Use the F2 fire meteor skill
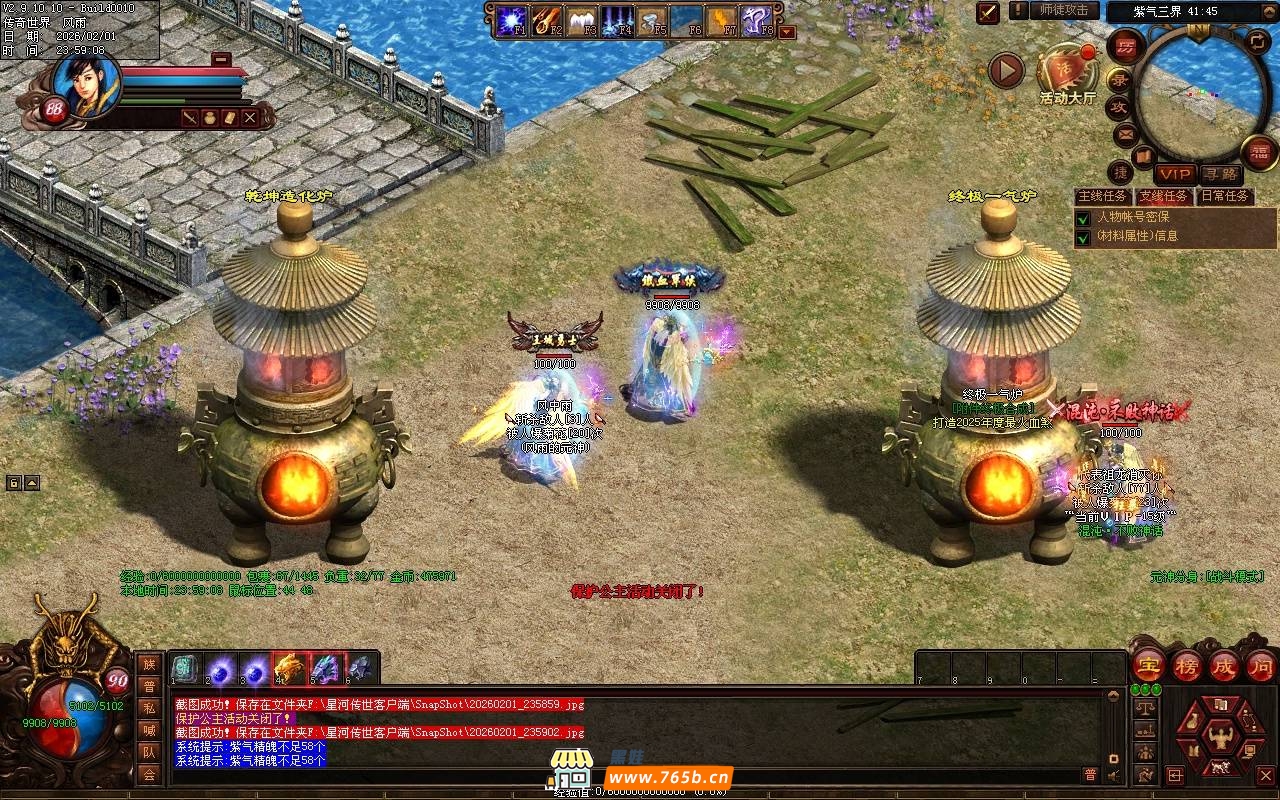The image size is (1280, 800). [548, 20]
